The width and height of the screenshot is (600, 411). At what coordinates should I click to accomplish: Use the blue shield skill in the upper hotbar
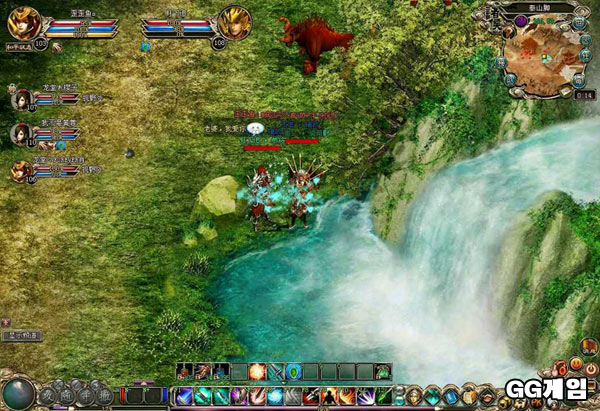294,372
